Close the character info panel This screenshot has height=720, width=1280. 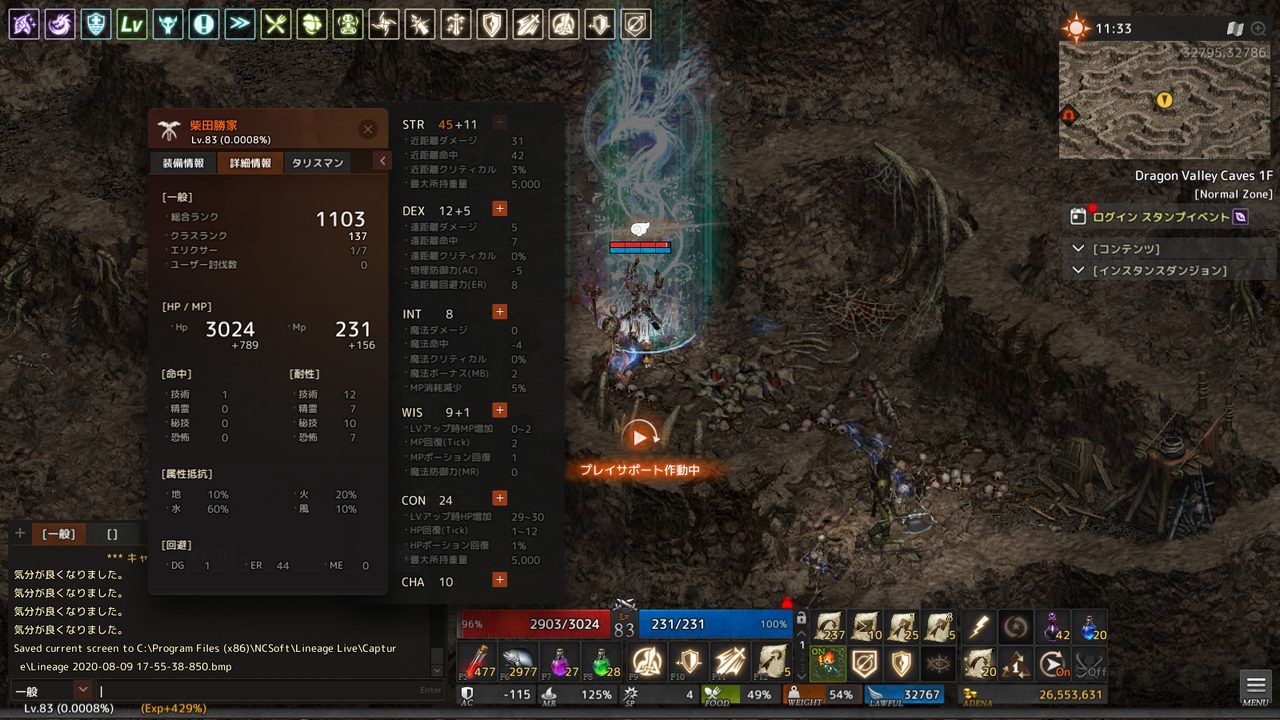[368, 129]
